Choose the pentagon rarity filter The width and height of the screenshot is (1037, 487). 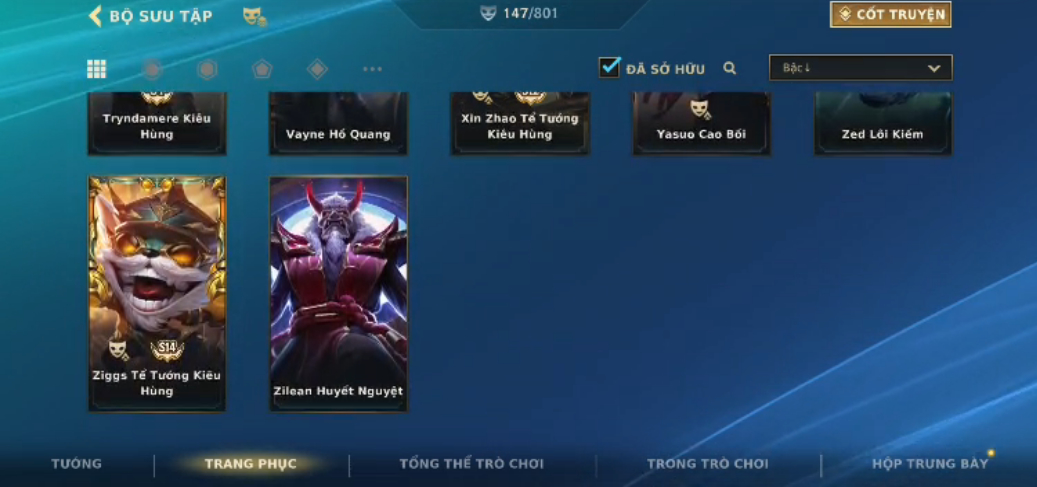click(262, 69)
